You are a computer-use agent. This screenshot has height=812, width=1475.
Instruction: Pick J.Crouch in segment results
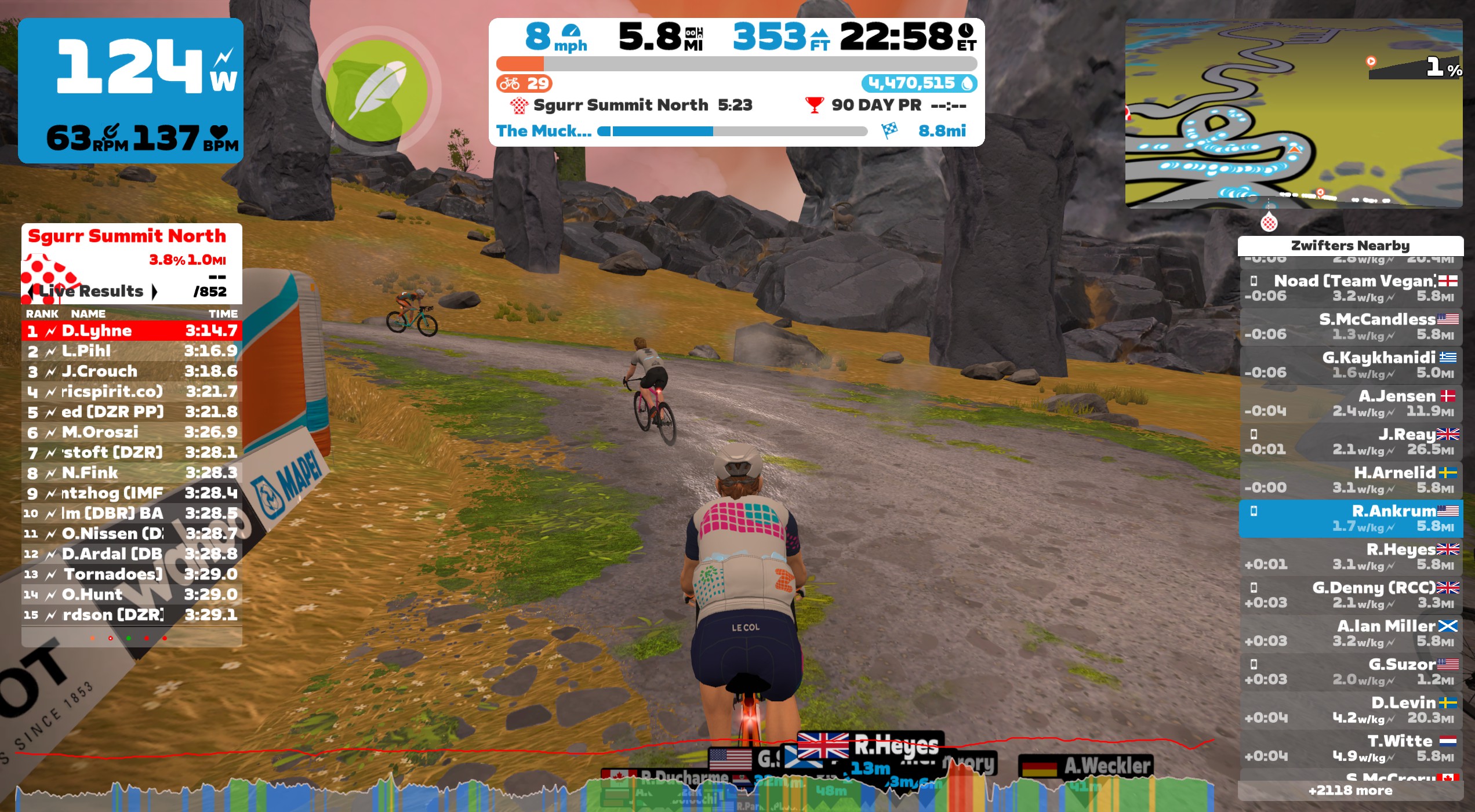click(132, 371)
